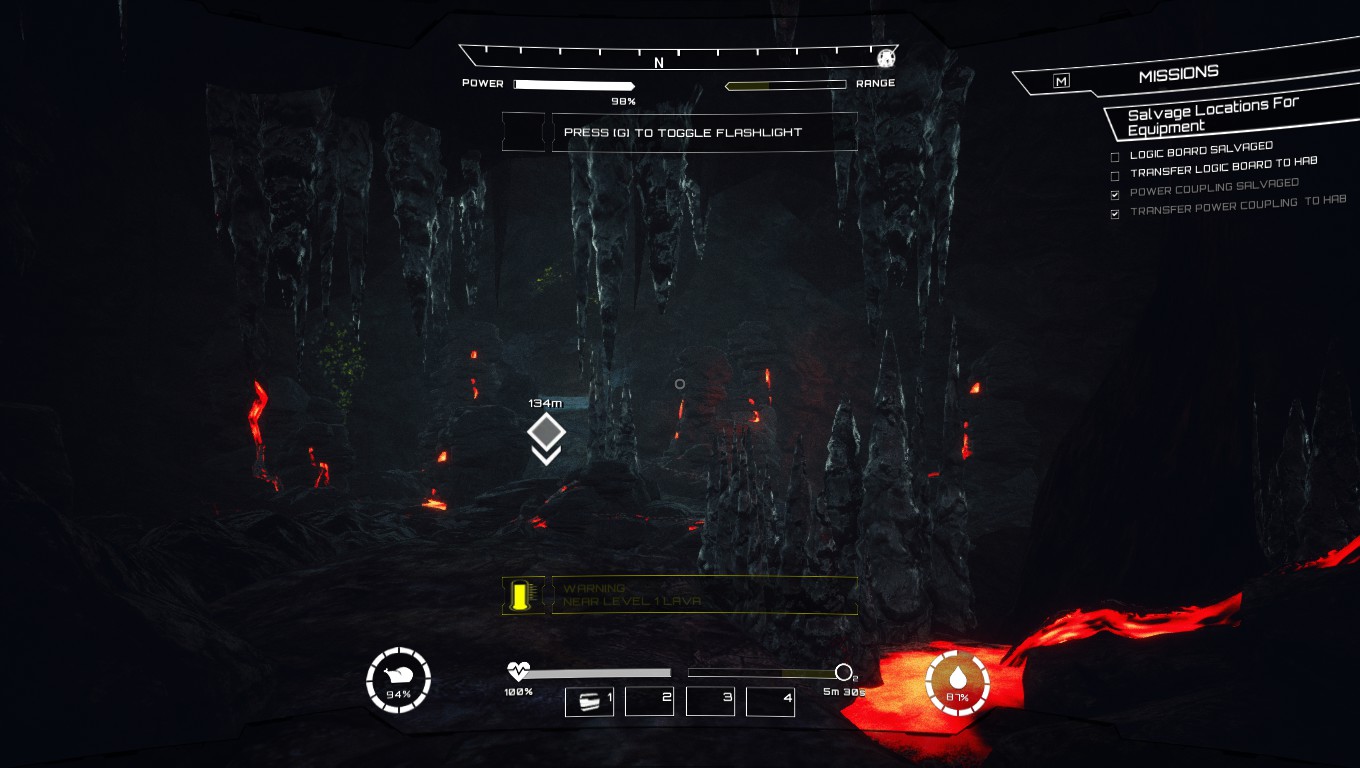Viewport: 1360px width, 768px height.
Task: Tick the Logic Board Salvaged checkbox
Action: pyautogui.click(x=1115, y=157)
